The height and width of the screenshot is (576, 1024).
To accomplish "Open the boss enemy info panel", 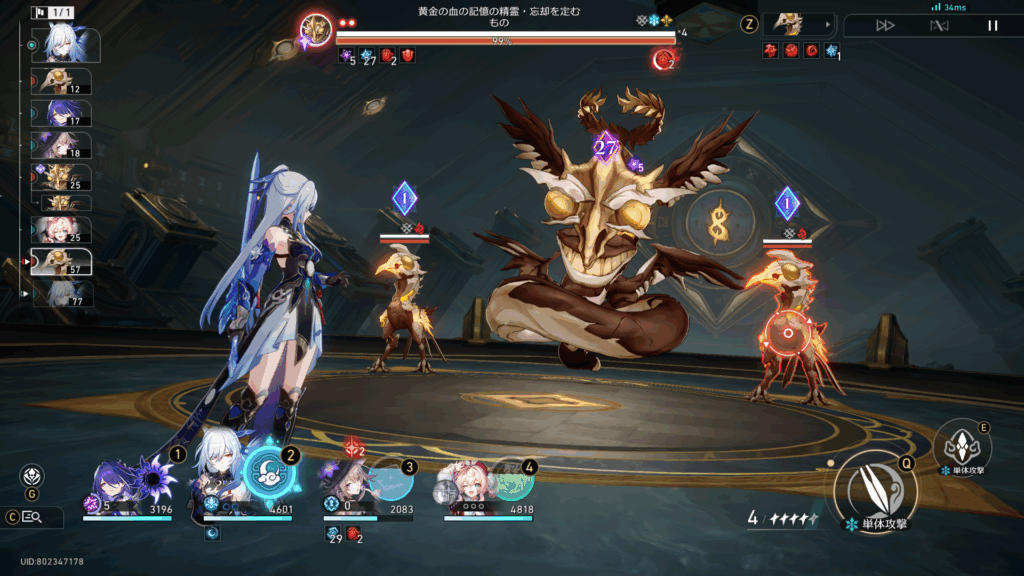I will click(x=799, y=25).
